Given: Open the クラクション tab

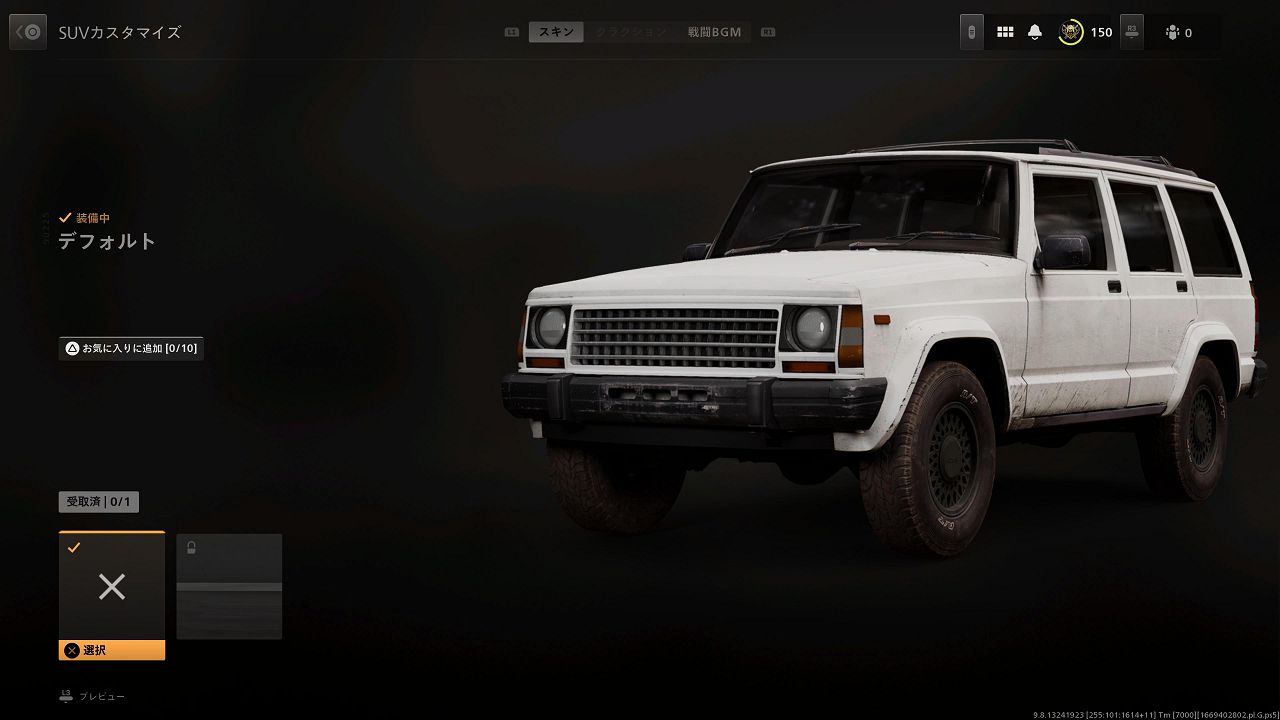Looking at the screenshot, I should click(x=630, y=32).
